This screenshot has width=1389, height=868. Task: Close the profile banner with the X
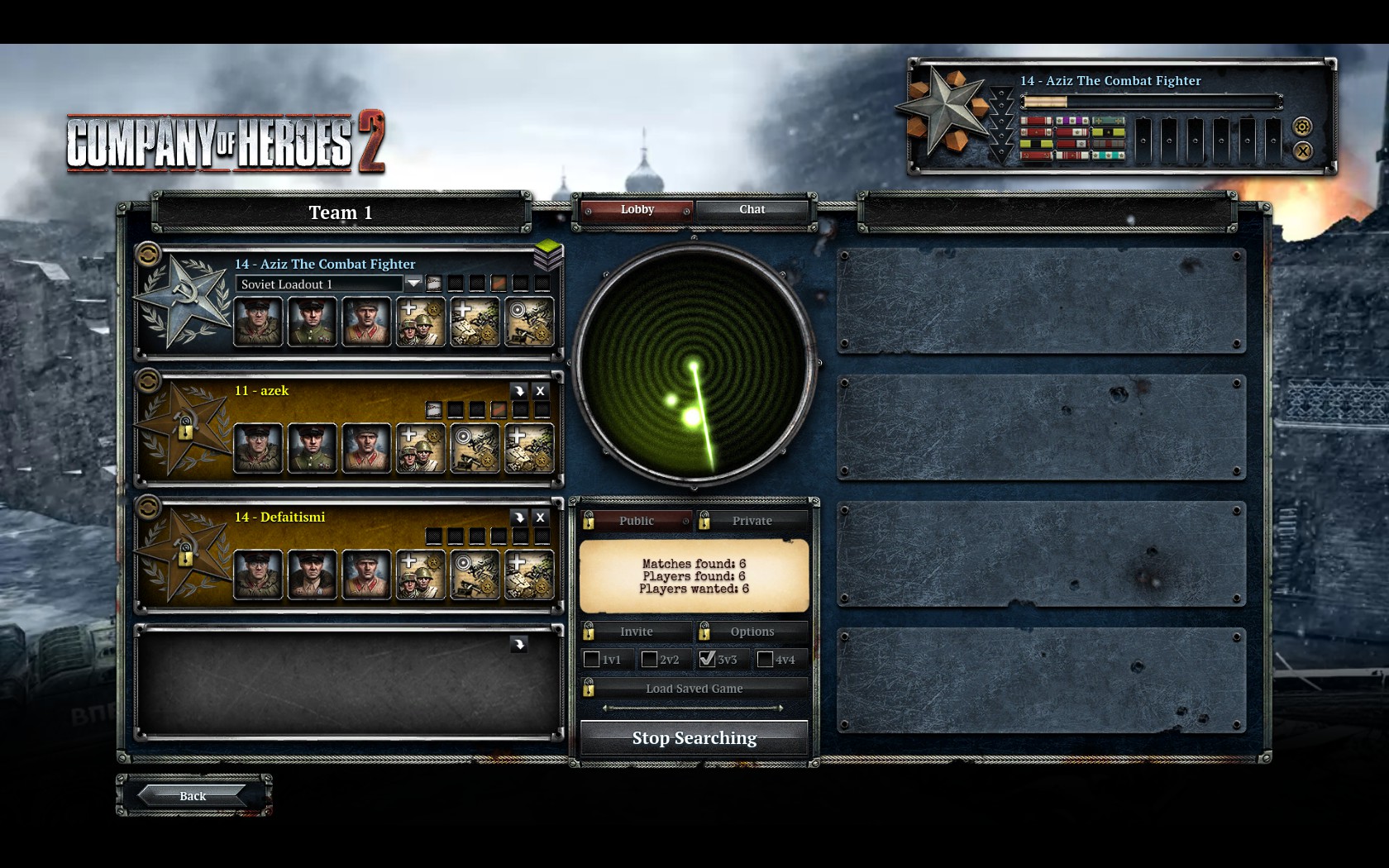1302,150
